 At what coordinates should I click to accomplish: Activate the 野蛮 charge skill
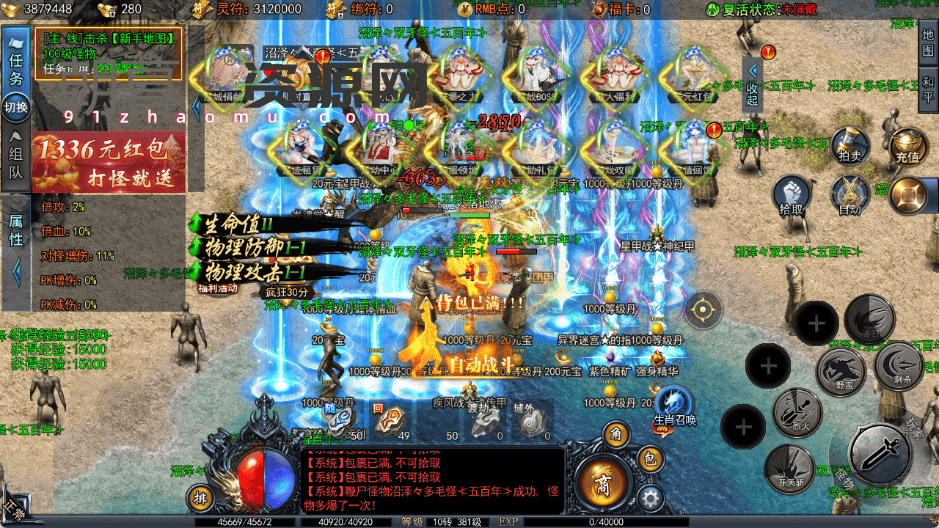tap(841, 366)
